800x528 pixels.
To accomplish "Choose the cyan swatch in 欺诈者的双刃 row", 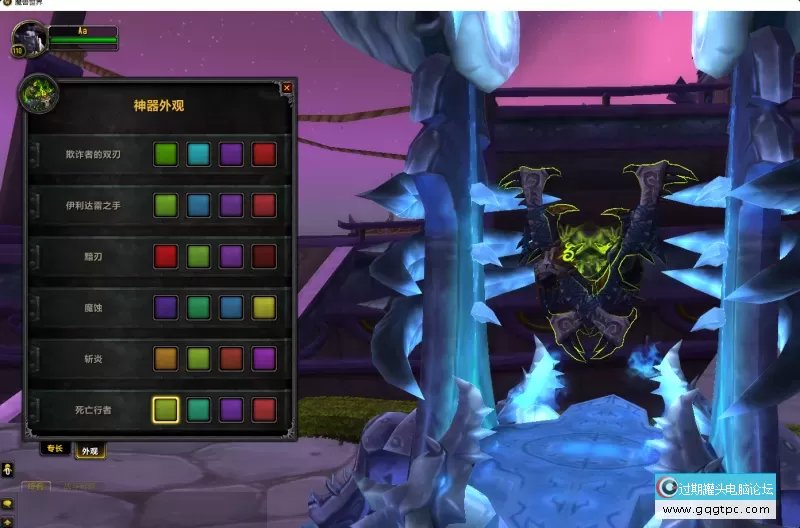I will pyautogui.click(x=198, y=154).
